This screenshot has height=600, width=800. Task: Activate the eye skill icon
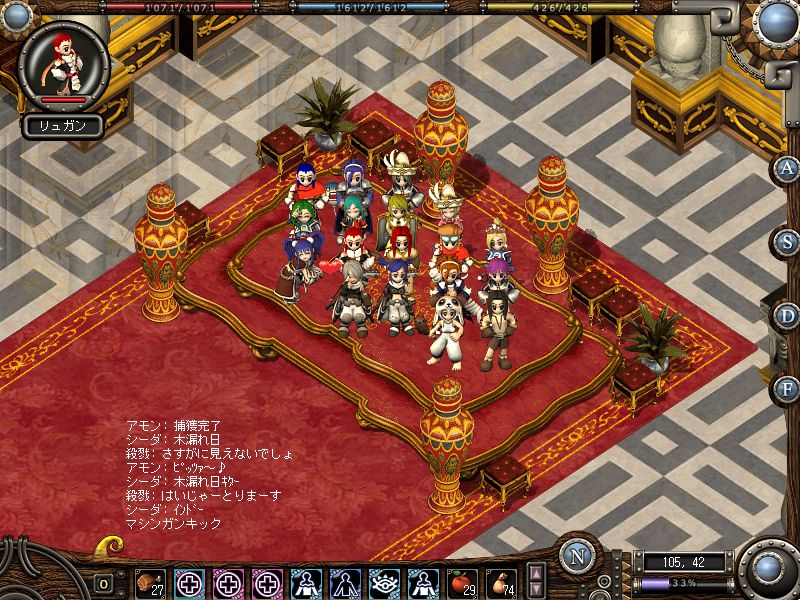[x=384, y=582]
